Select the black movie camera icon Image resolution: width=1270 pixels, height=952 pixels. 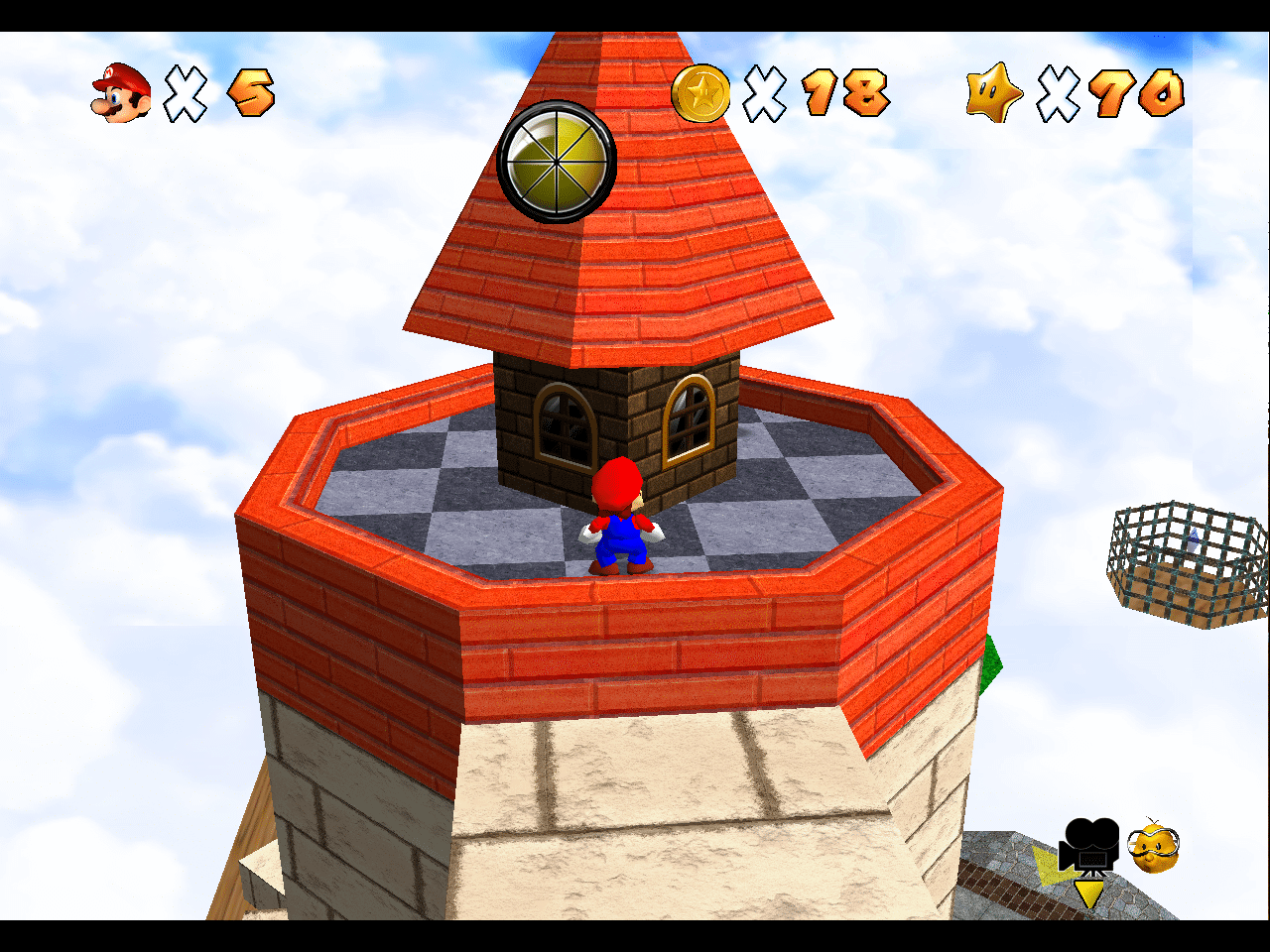1088,846
